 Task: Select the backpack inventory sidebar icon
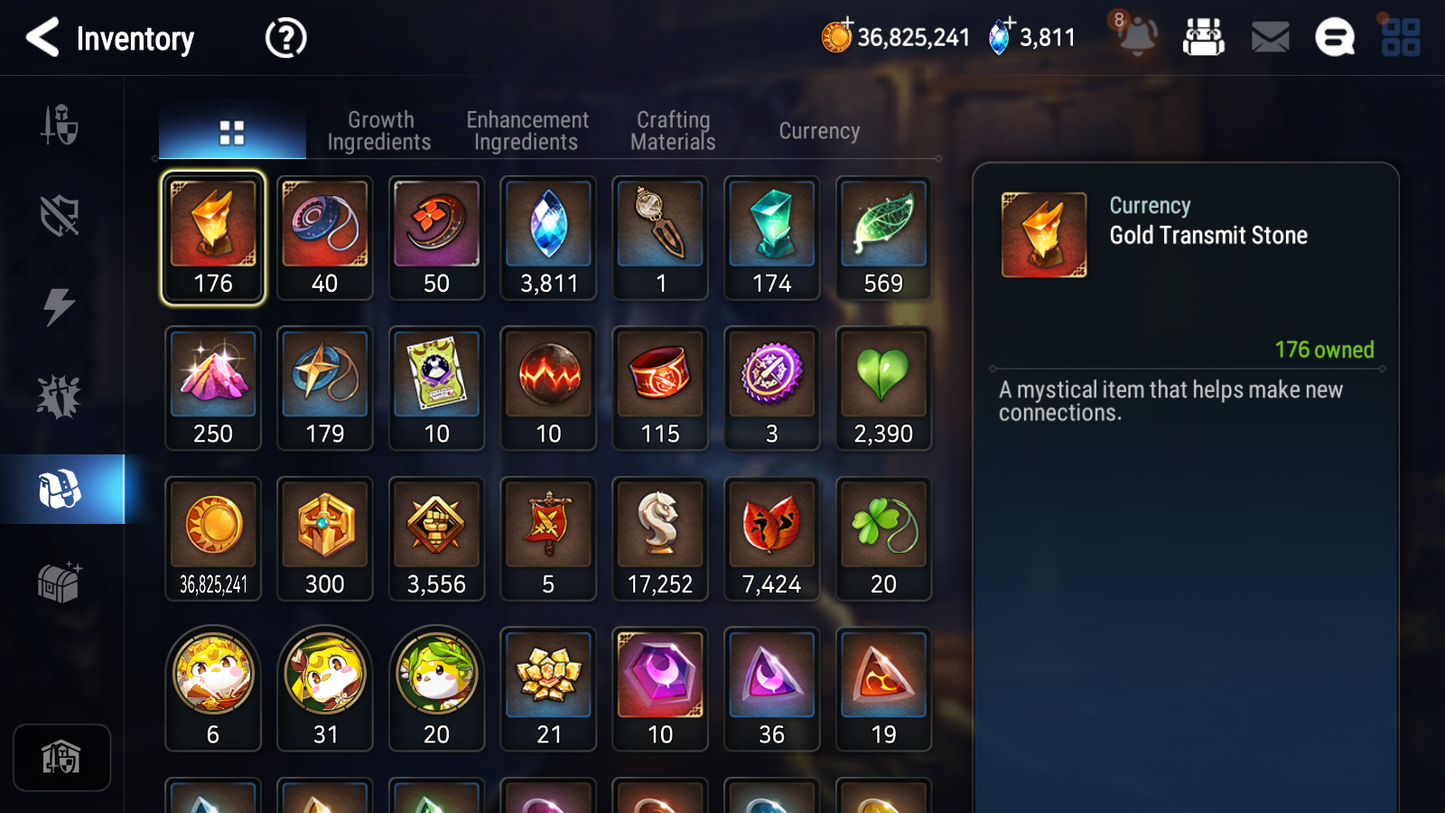click(x=62, y=488)
